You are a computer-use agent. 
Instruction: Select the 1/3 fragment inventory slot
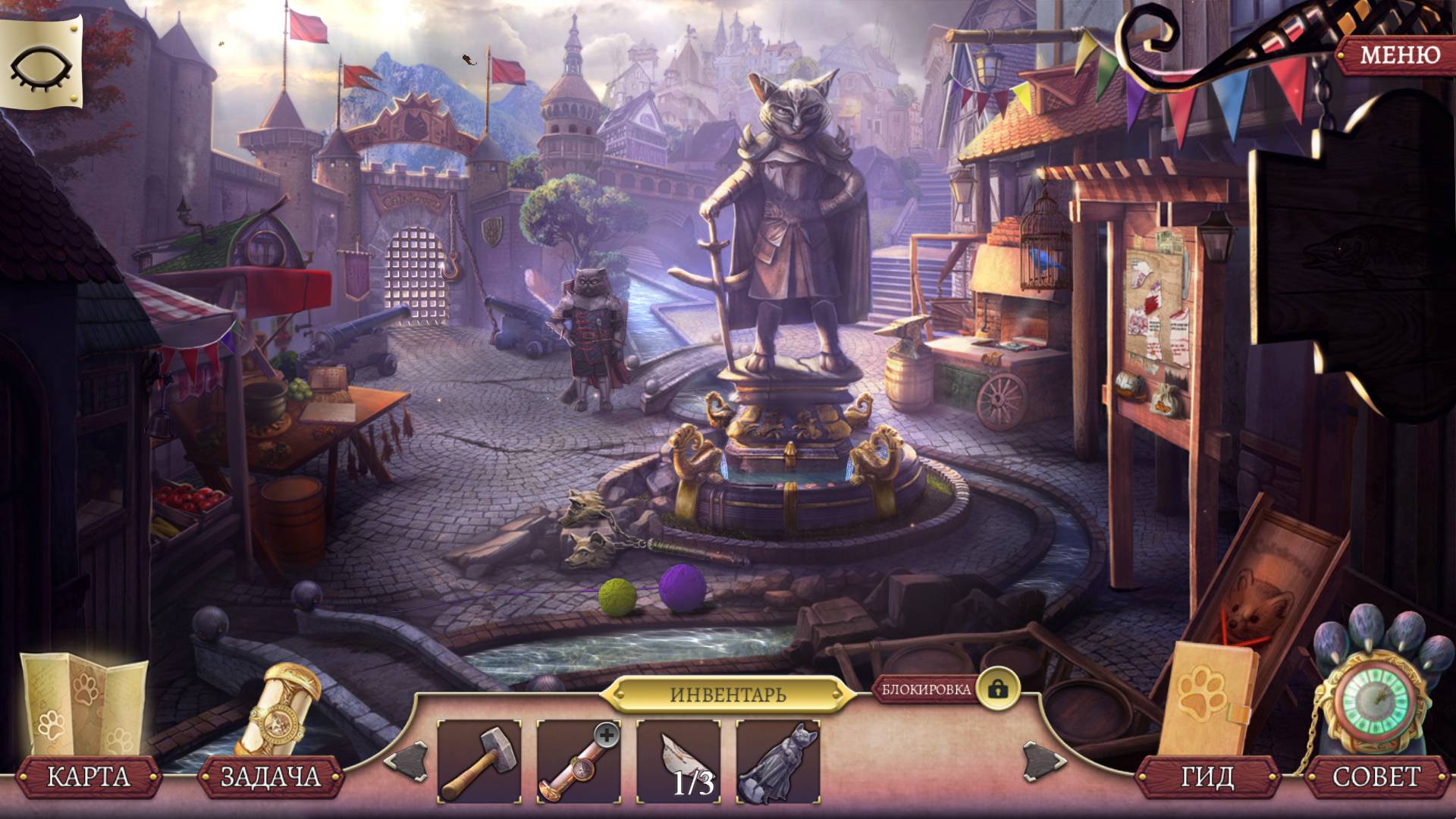tap(678, 761)
